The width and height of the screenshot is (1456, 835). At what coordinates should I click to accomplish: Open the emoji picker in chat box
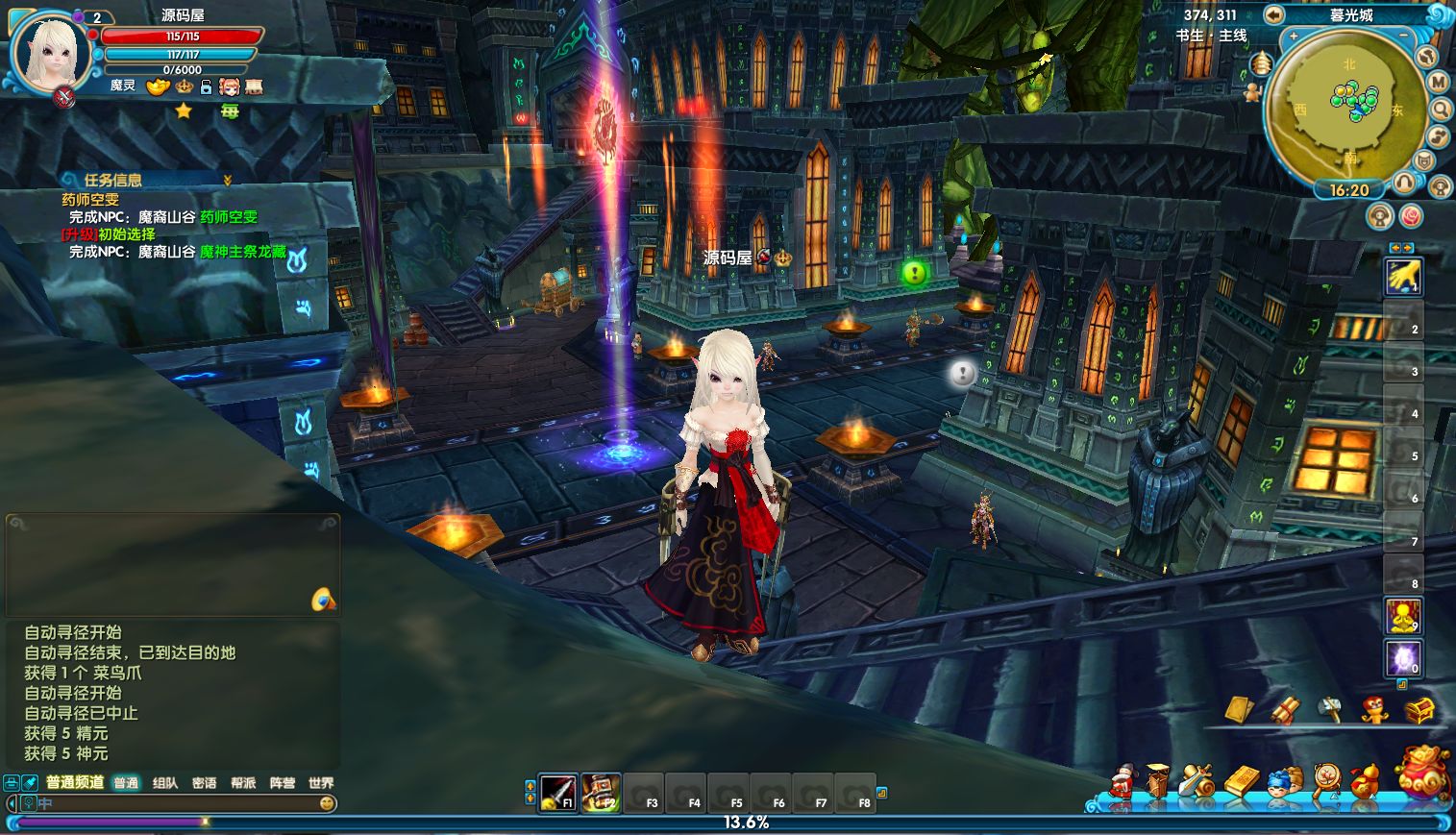328,803
